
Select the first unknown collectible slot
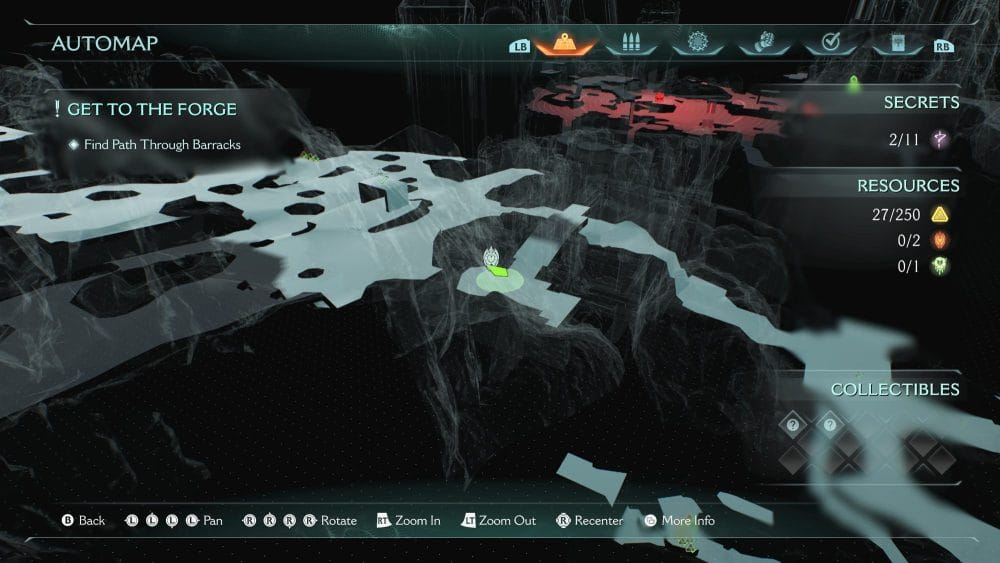793,426
